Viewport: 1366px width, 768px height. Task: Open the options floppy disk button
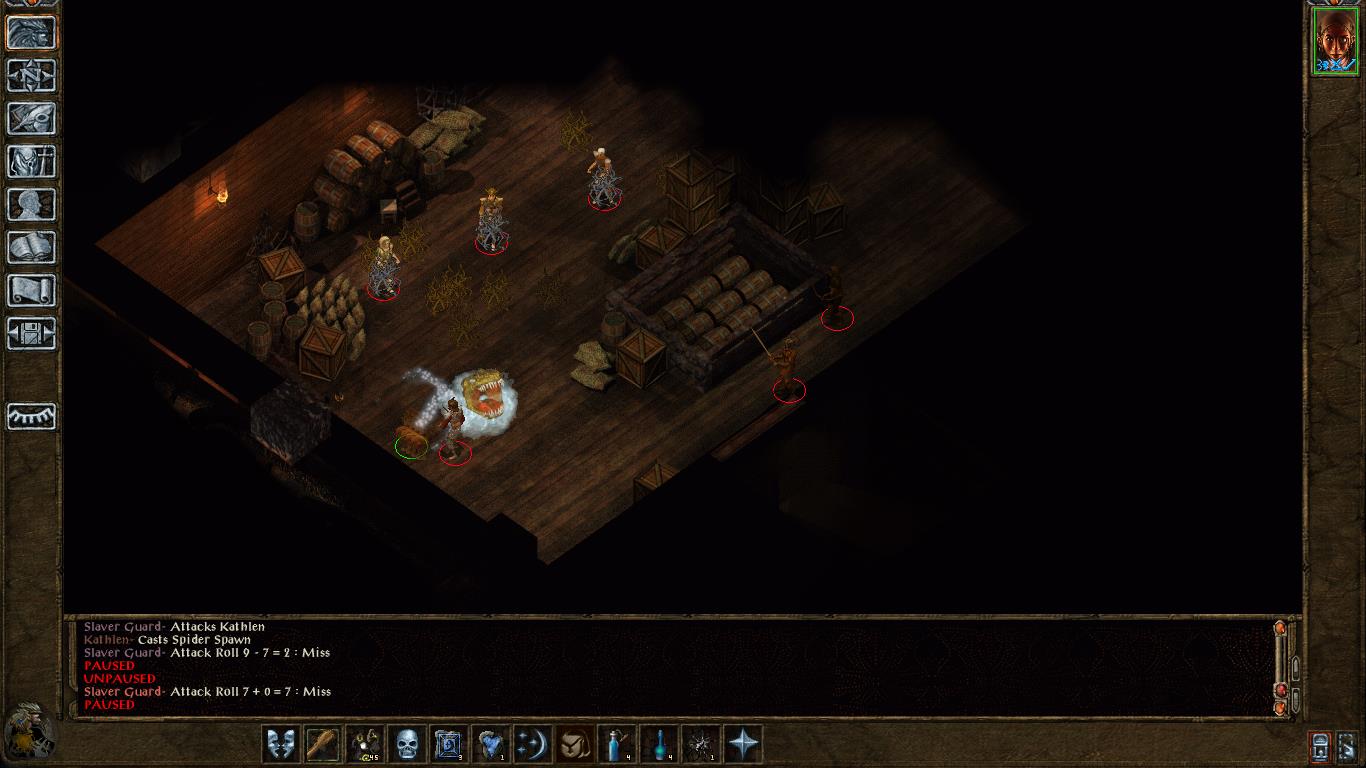31,333
